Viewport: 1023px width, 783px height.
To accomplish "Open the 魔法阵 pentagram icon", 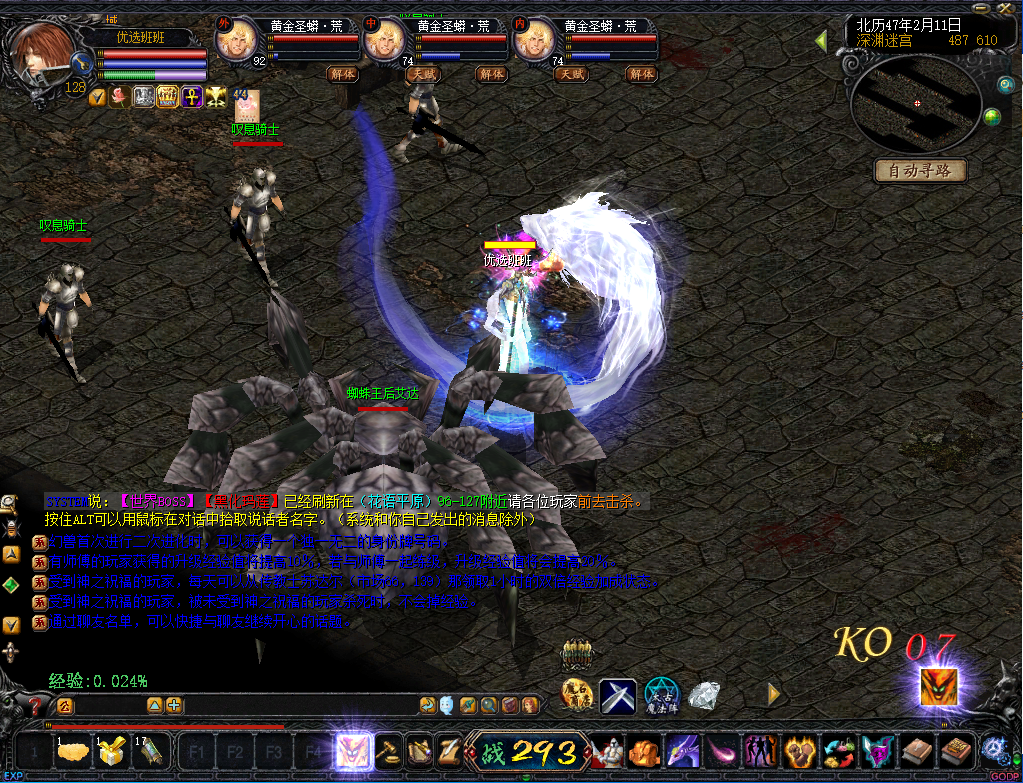I will tap(661, 695).
